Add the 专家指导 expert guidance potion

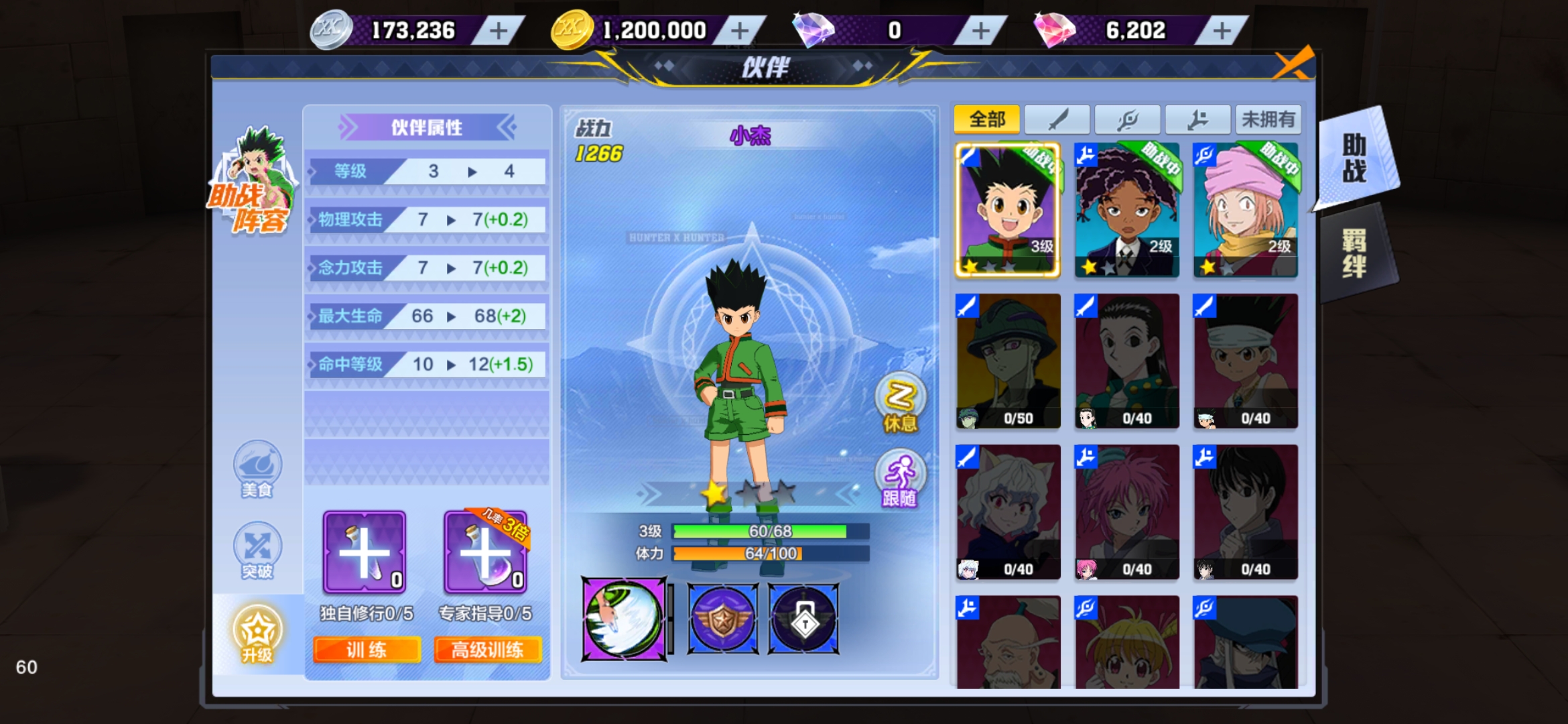click(485, 552)
